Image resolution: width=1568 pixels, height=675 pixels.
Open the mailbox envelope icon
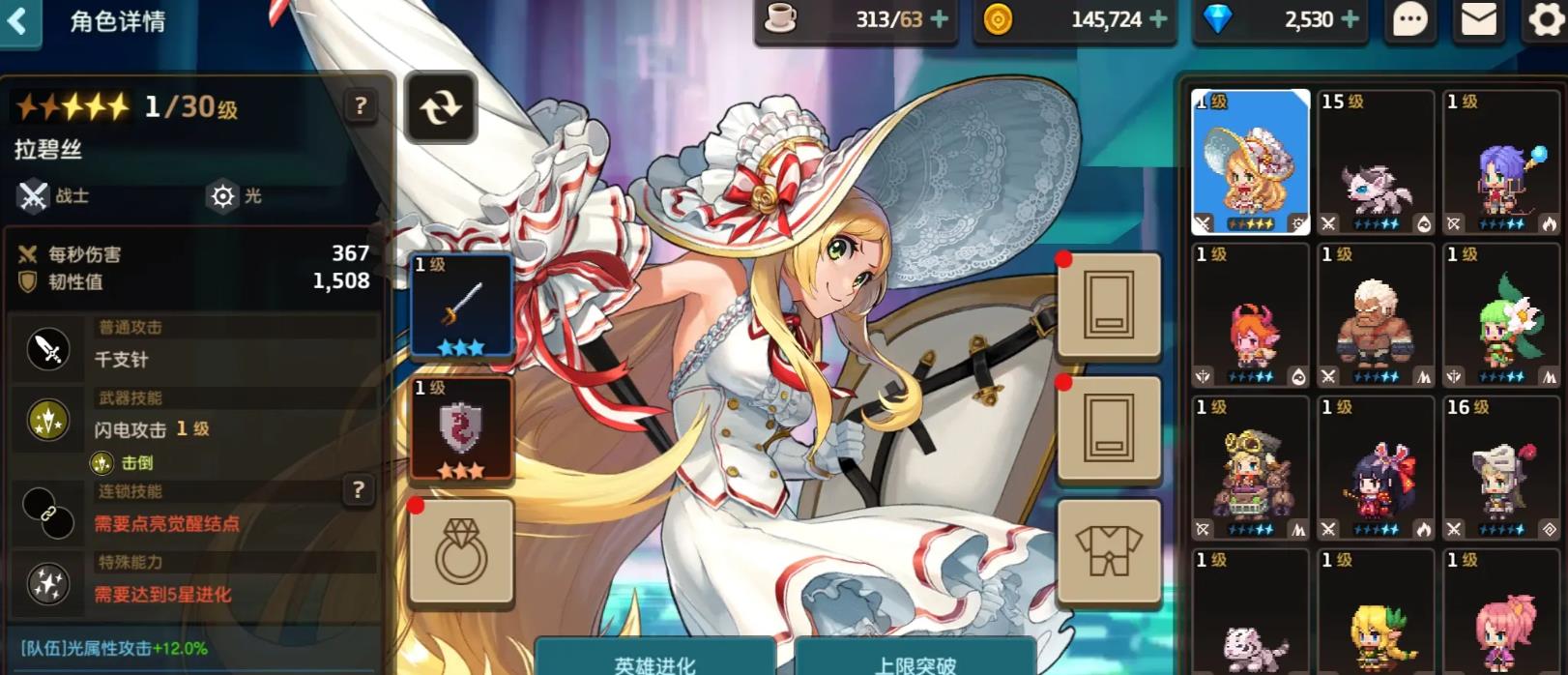pyautogui.click(x=1478, y=20)
